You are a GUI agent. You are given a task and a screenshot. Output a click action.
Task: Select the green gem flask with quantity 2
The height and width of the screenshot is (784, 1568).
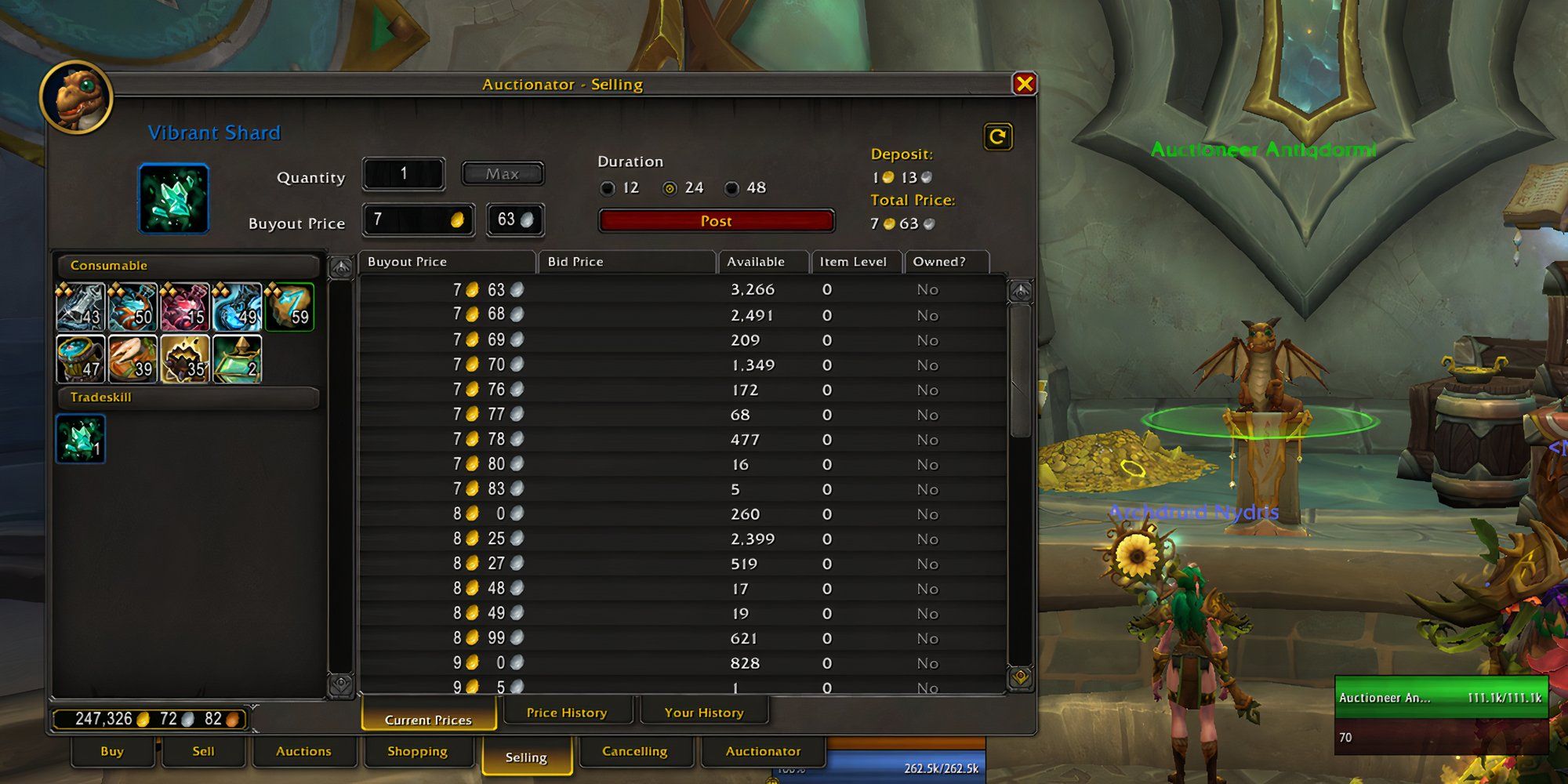tap(238, 360)
